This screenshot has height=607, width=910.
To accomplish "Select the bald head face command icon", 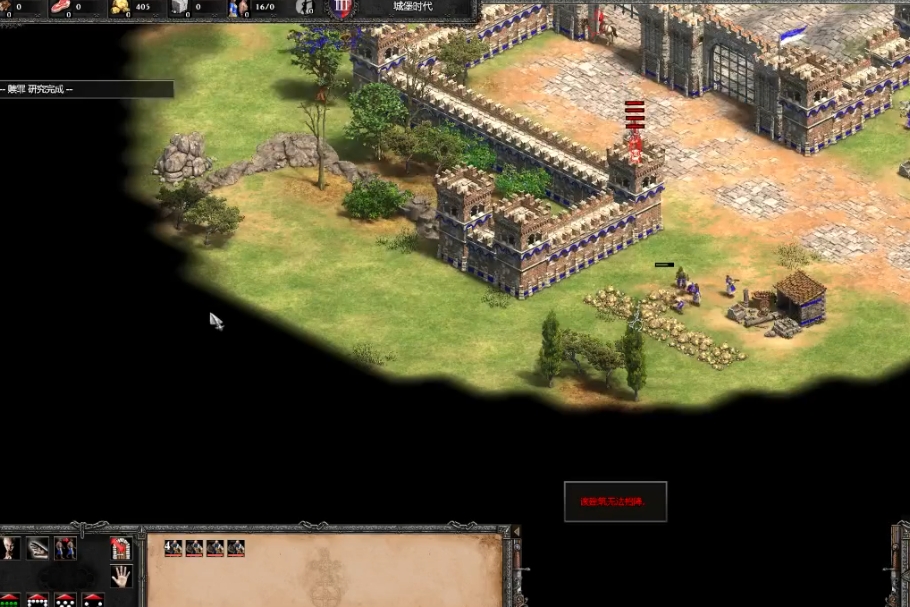I will pyautogui.click(x=10, y=547).
